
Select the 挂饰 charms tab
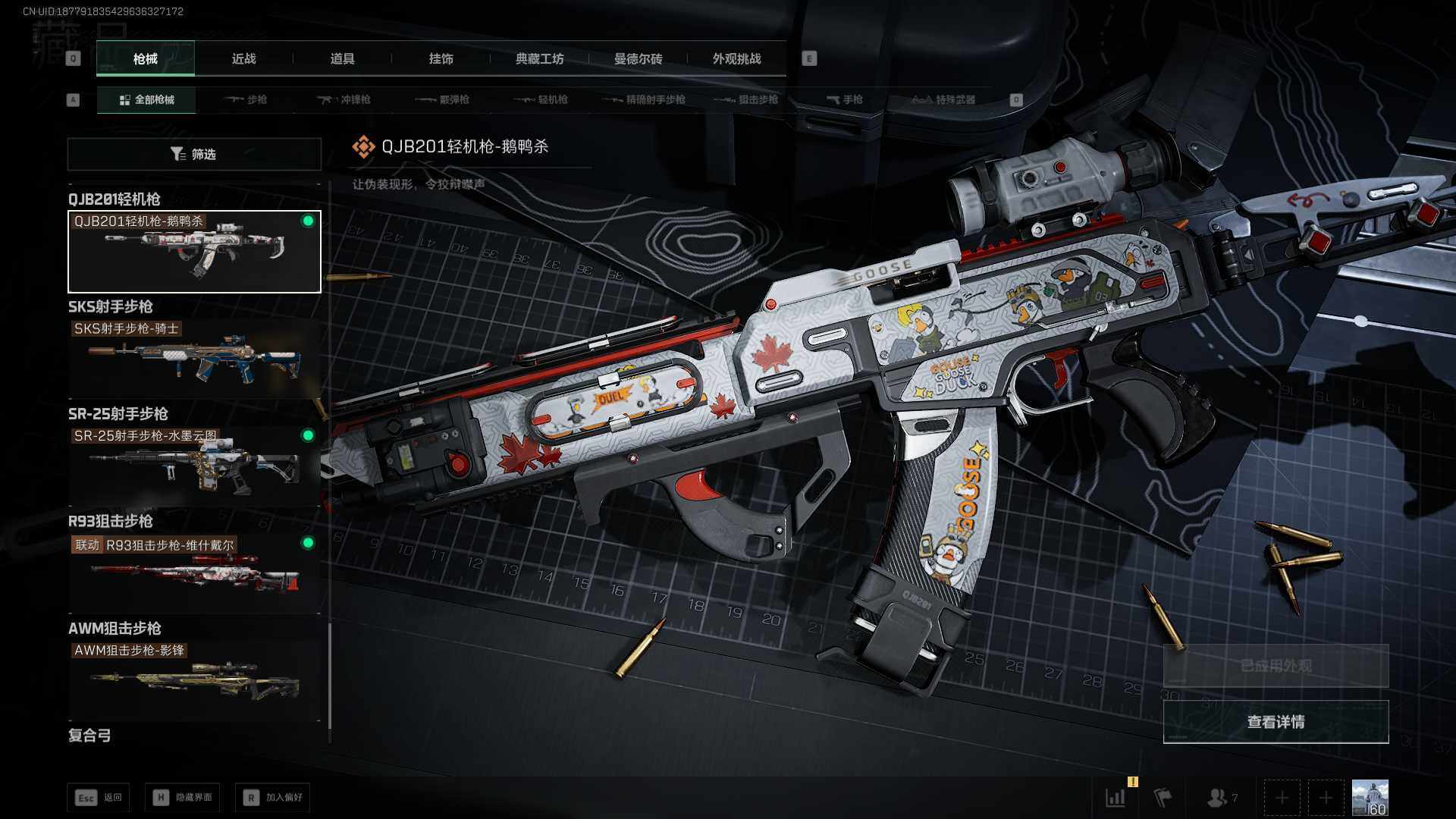(441, 59)
